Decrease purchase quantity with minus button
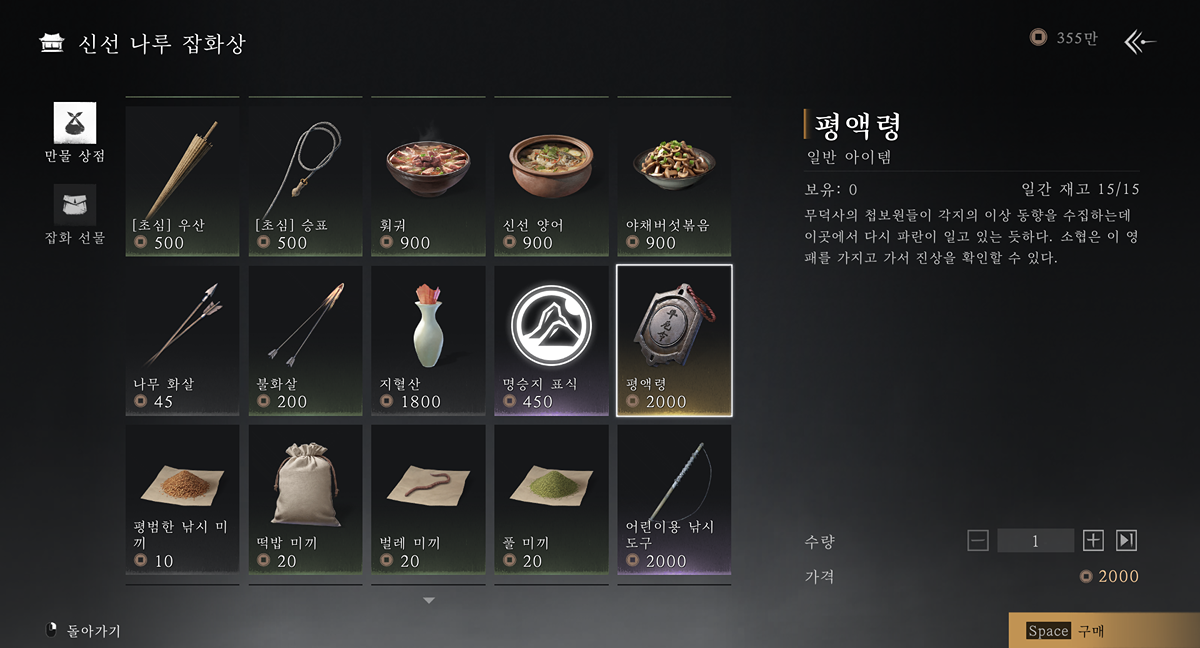 [x=978, y=541]
